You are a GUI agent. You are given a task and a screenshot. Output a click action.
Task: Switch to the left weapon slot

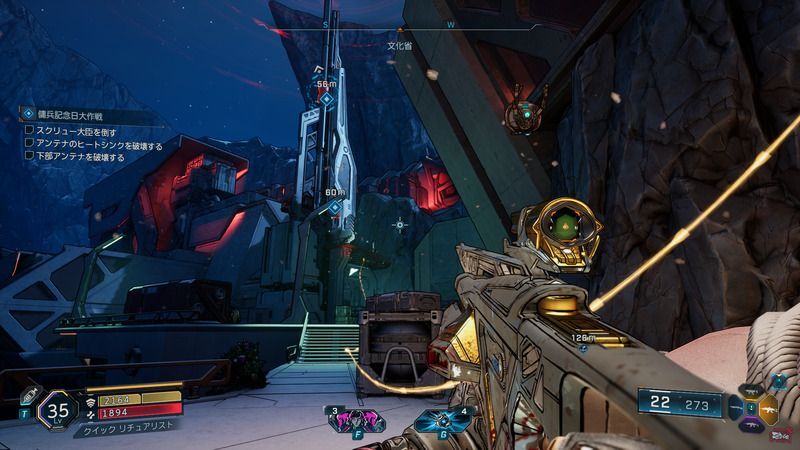coord(737,409)
